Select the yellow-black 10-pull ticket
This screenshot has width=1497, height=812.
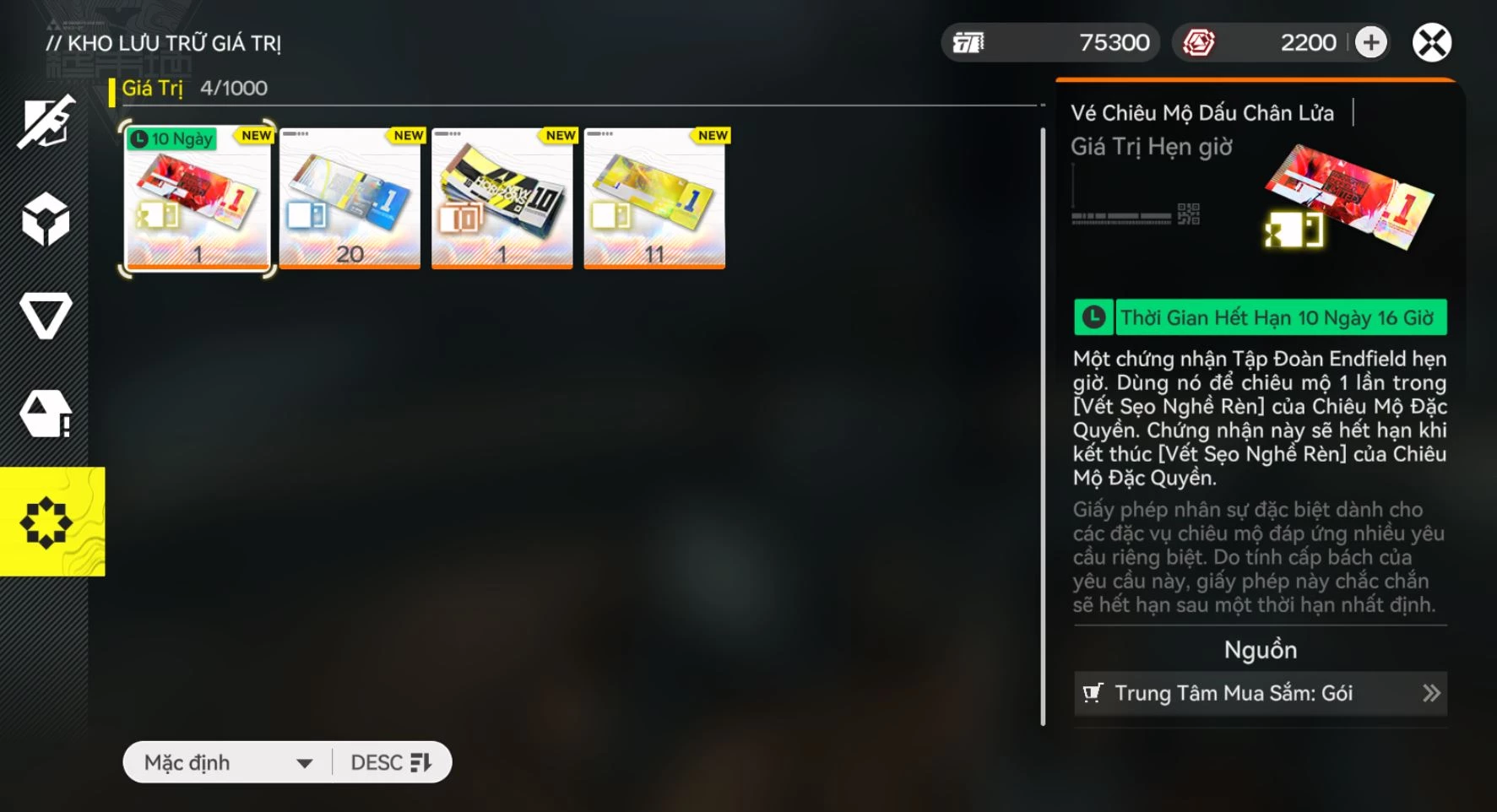[502, 198]
